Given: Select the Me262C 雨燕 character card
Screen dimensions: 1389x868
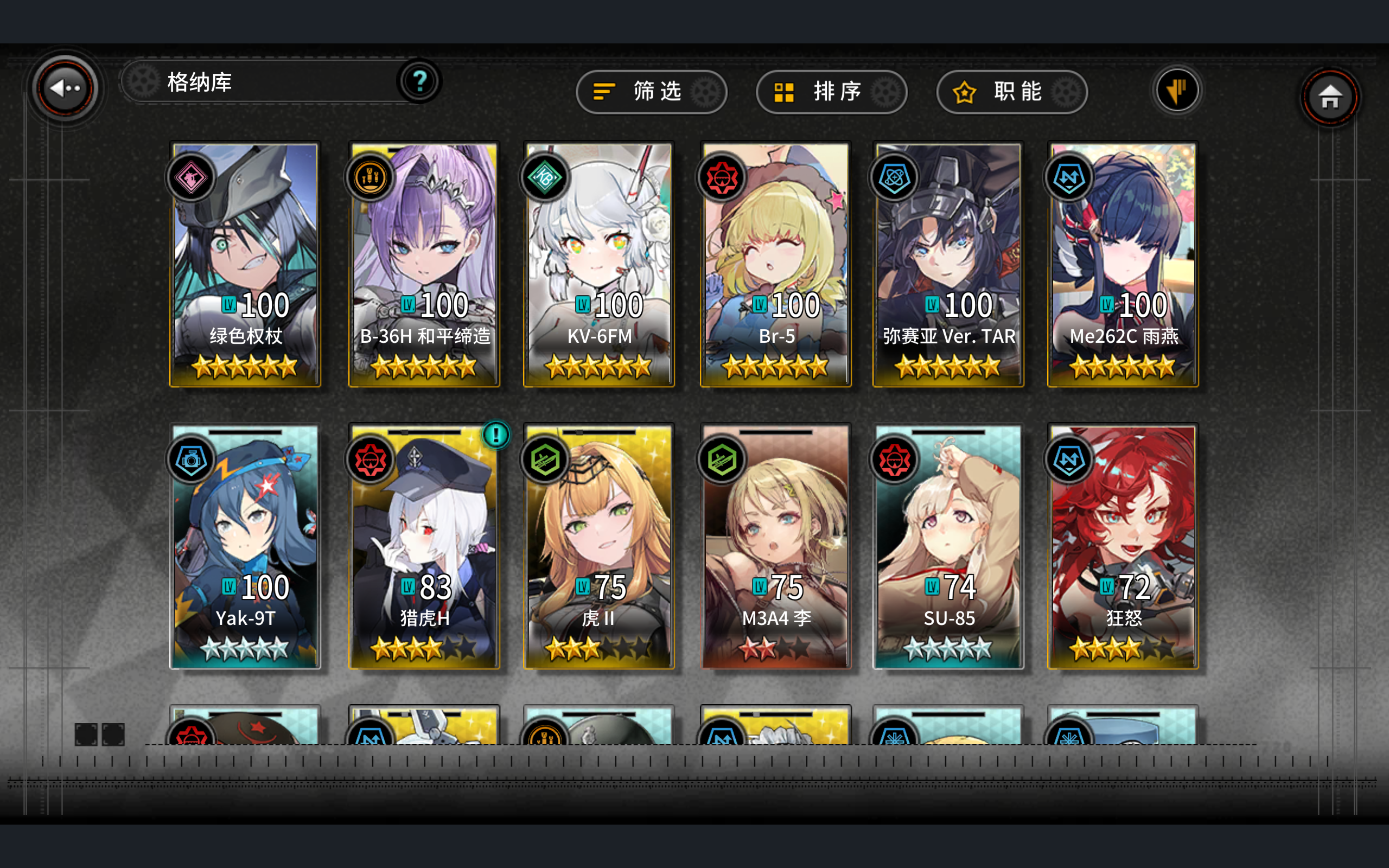Looking at the screenshot, I should point(1123,264).
